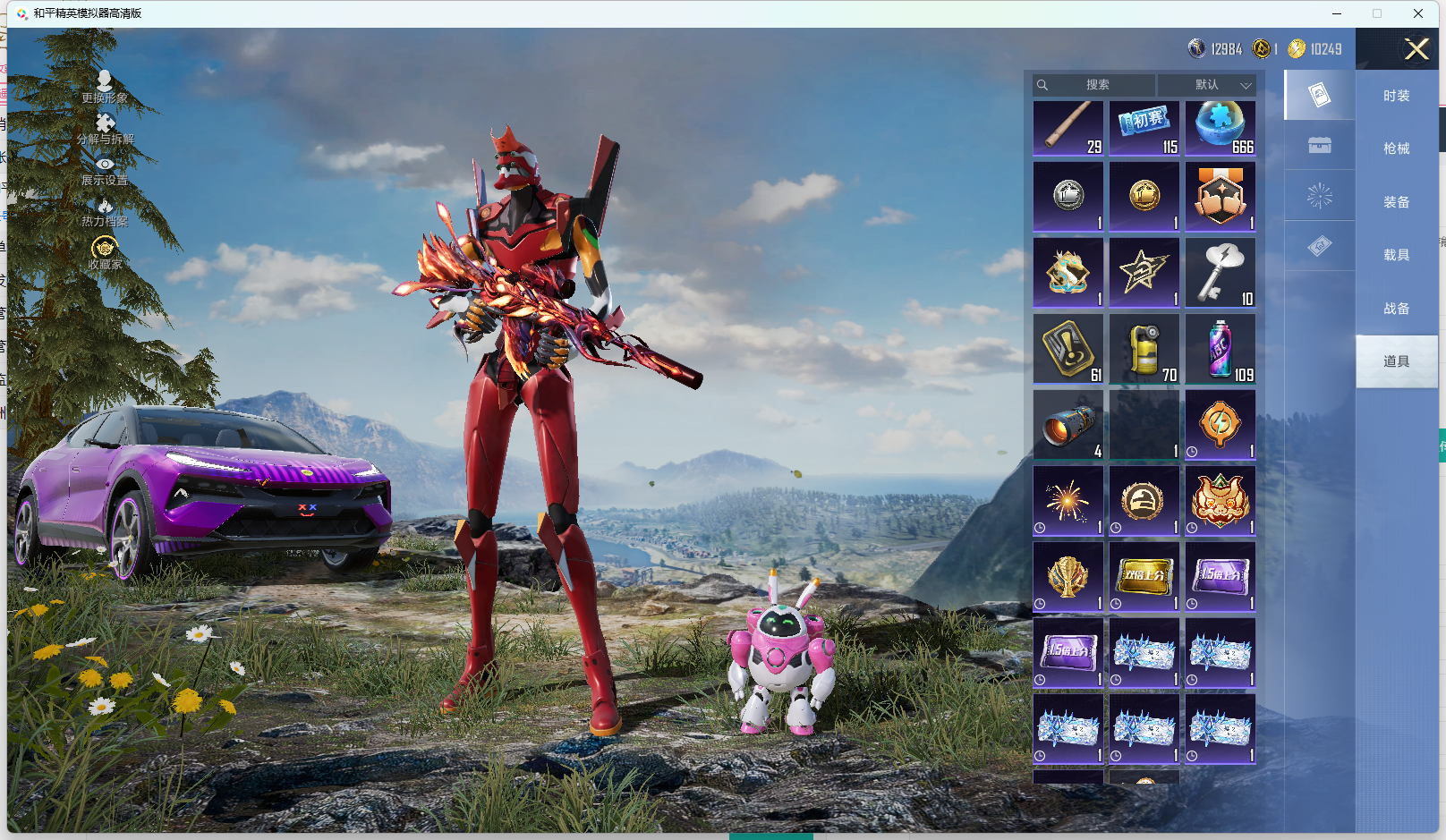Select the 装备 (Equipment) tab
The height and width of the screenshot is (840, 1446).
coord(1396,202)
